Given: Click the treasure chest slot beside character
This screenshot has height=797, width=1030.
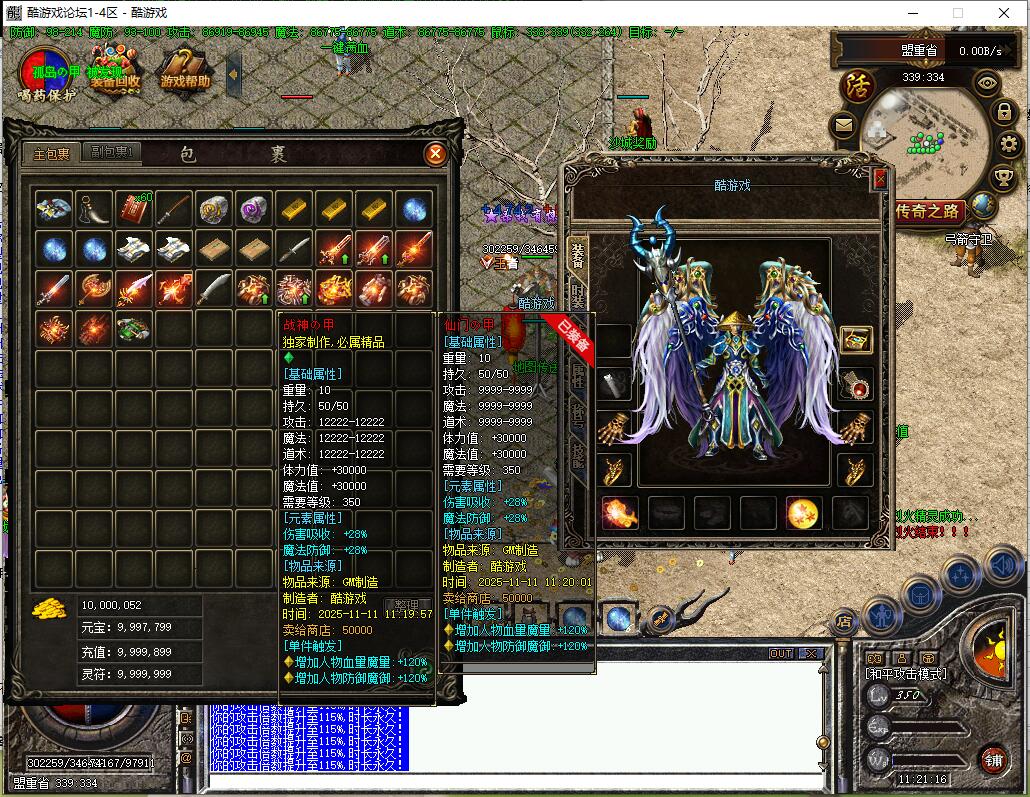Looking at the screenshot, I should pos(856,339).
